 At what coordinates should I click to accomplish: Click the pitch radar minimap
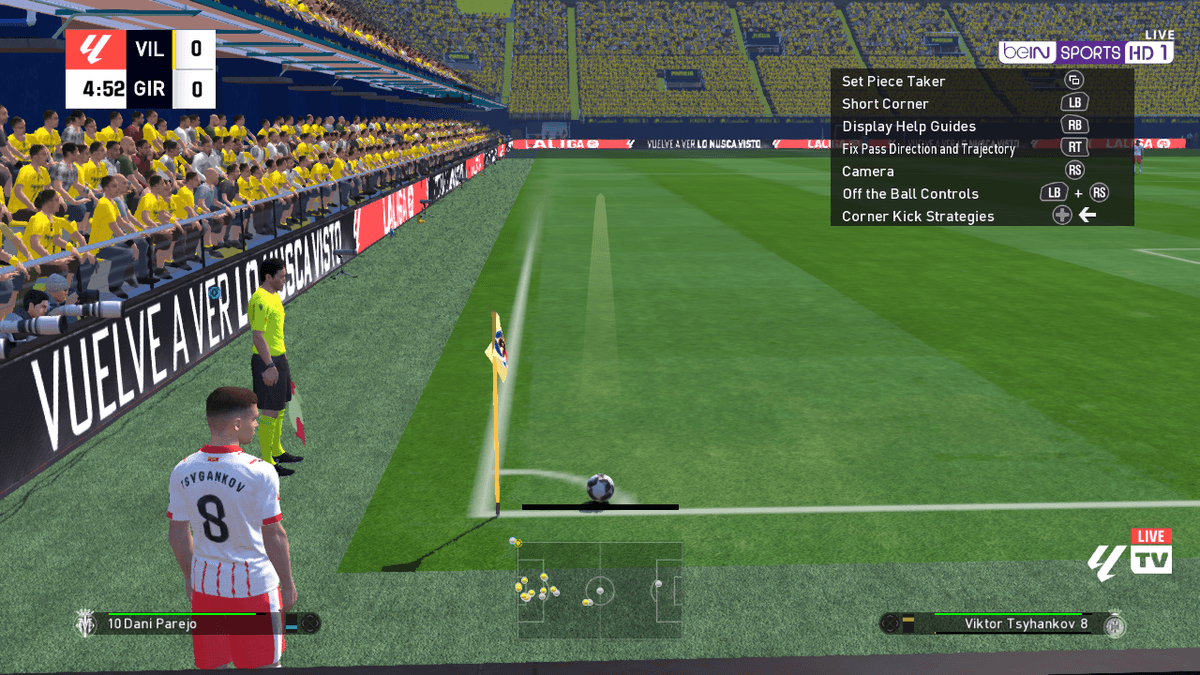(599, 590)
